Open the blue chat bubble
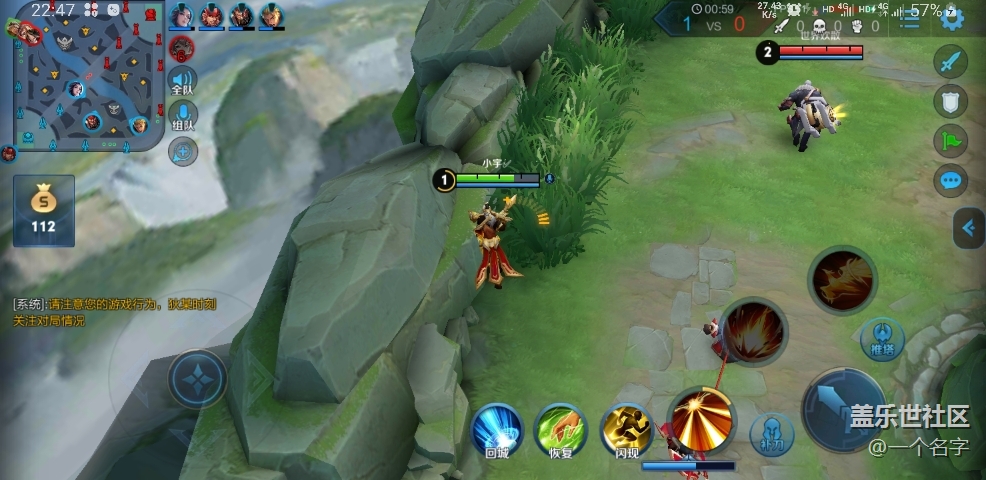986x480 pixels. click(951, 181)
